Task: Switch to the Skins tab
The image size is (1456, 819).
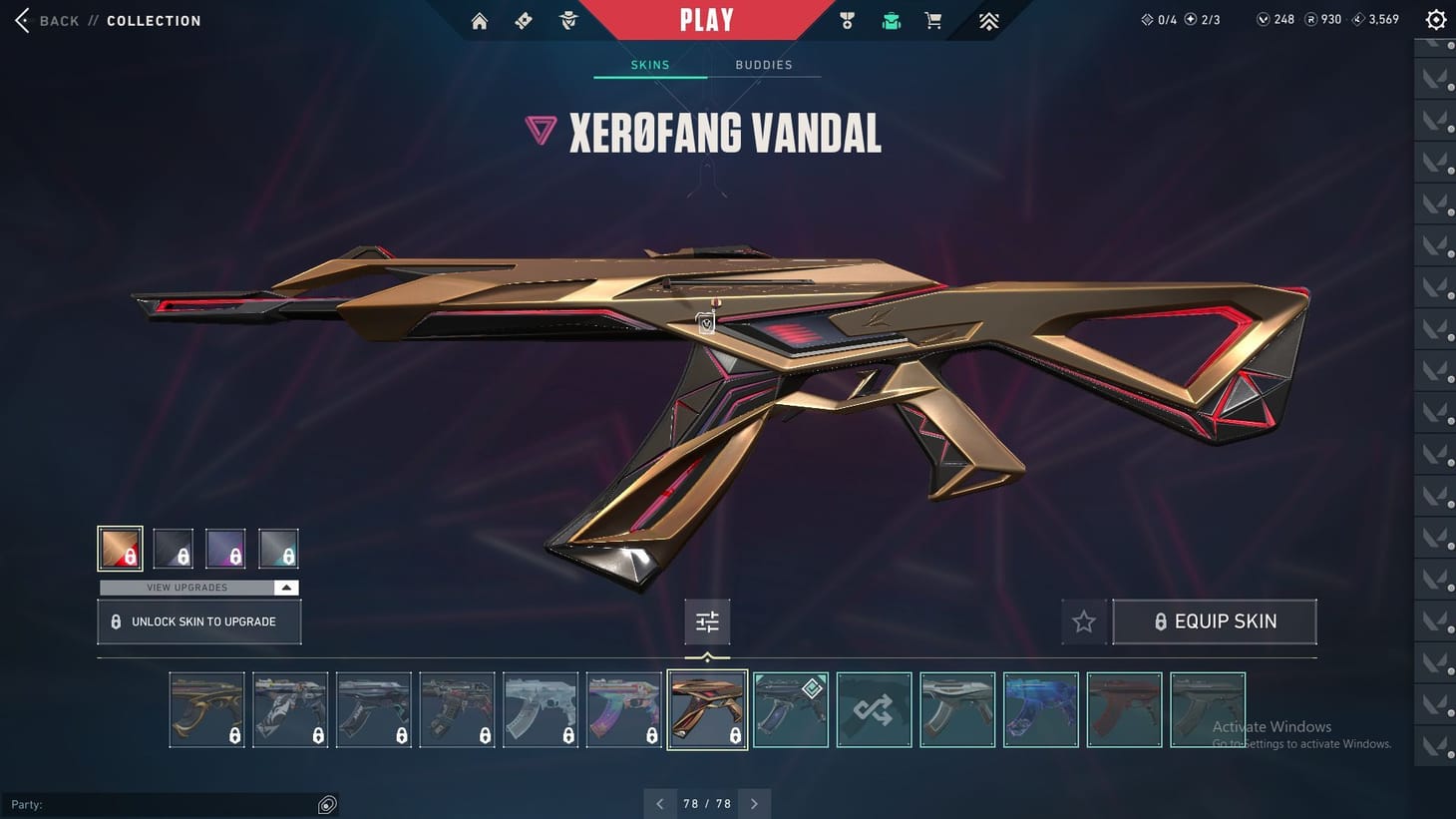Action: pos(649,64)
